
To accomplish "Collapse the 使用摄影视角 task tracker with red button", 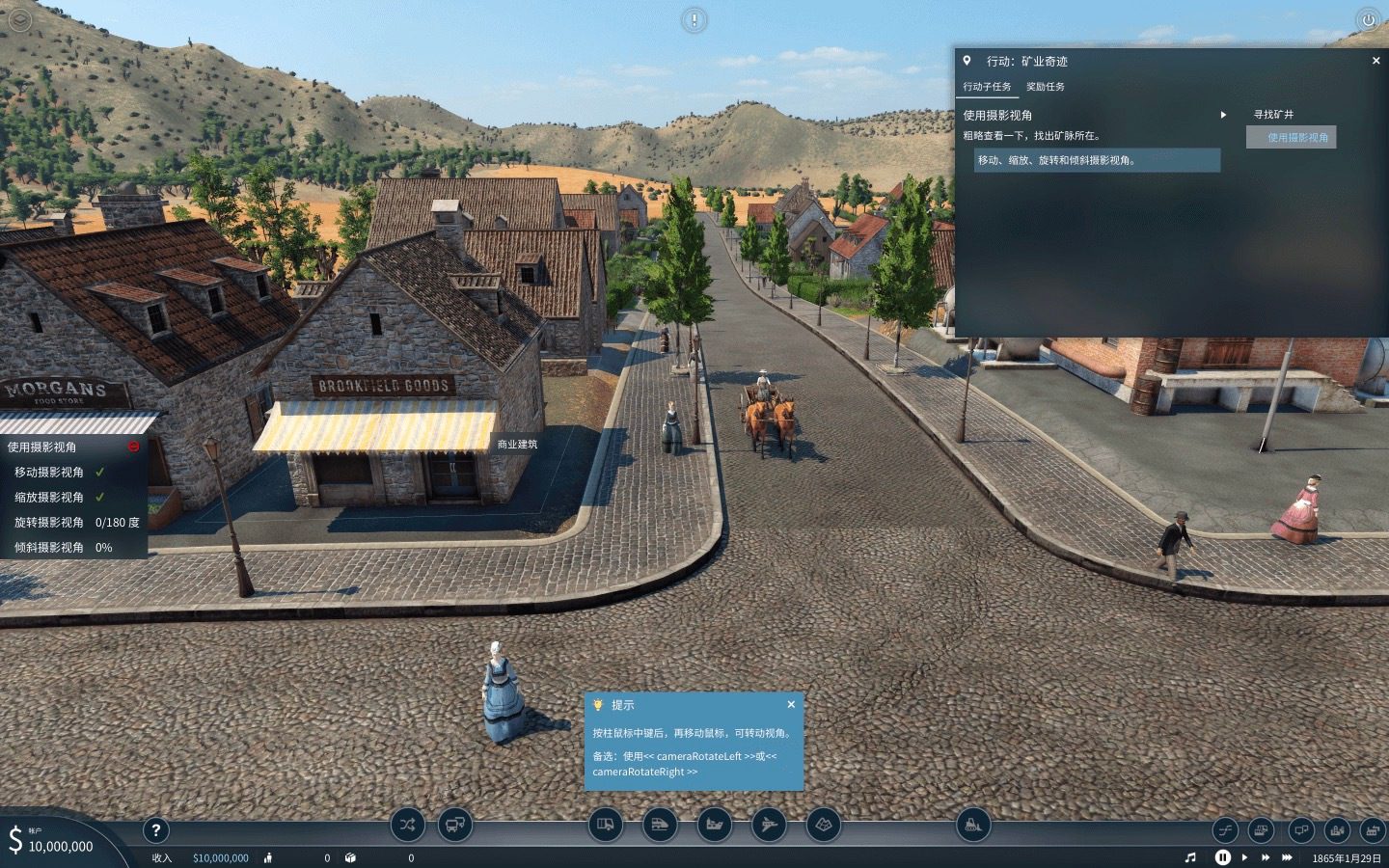I will coord(133,447).
